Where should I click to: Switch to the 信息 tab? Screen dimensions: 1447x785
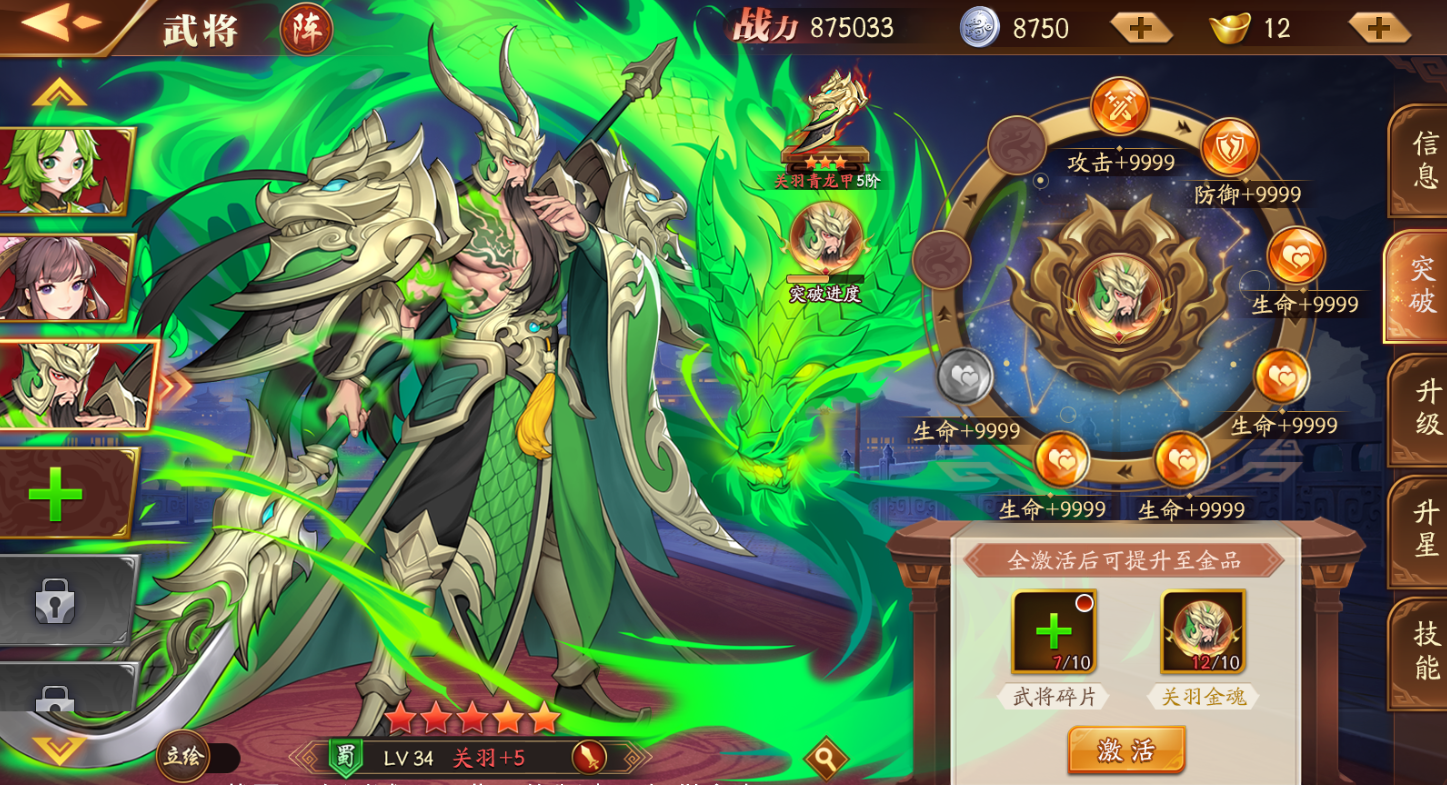click(x=1422, y=160)
